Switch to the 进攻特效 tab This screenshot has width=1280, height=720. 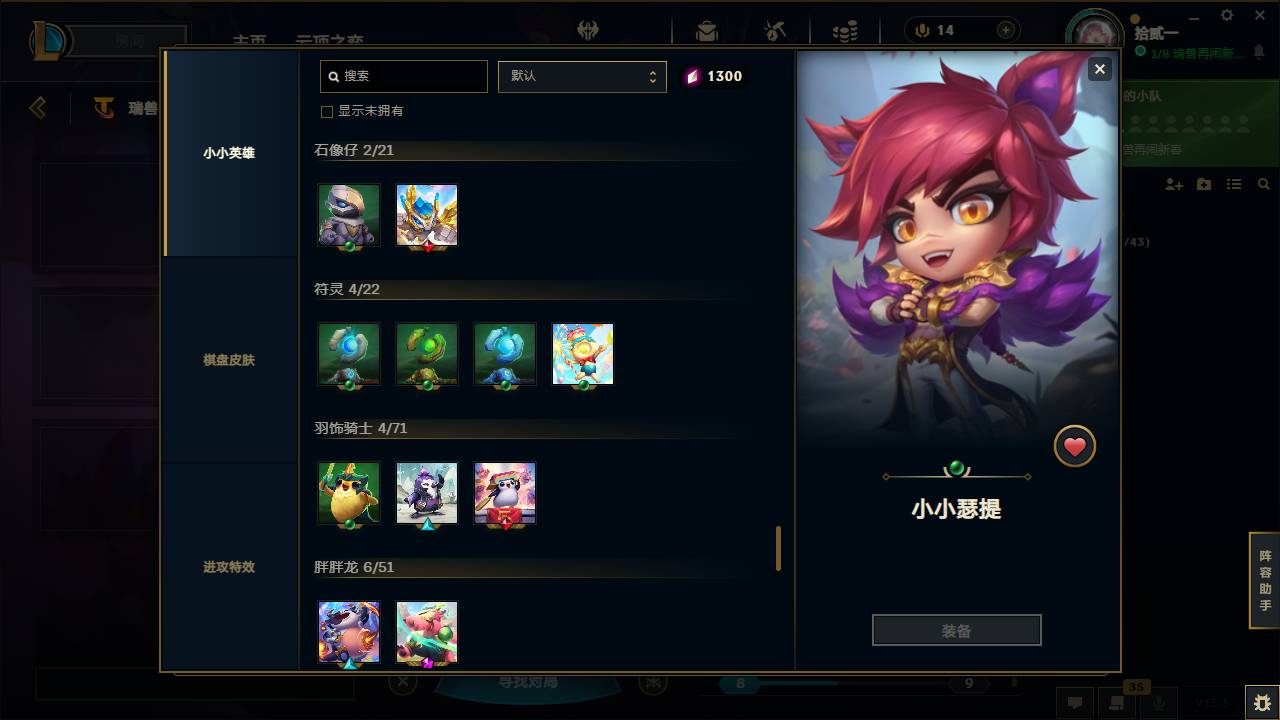coord(229,567)
